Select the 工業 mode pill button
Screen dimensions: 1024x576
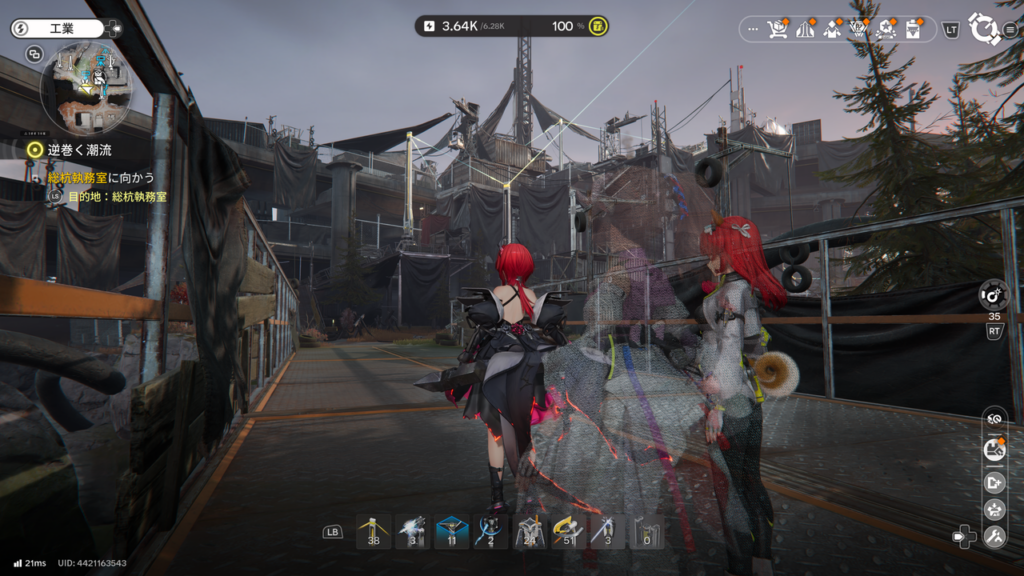[57, 28]
